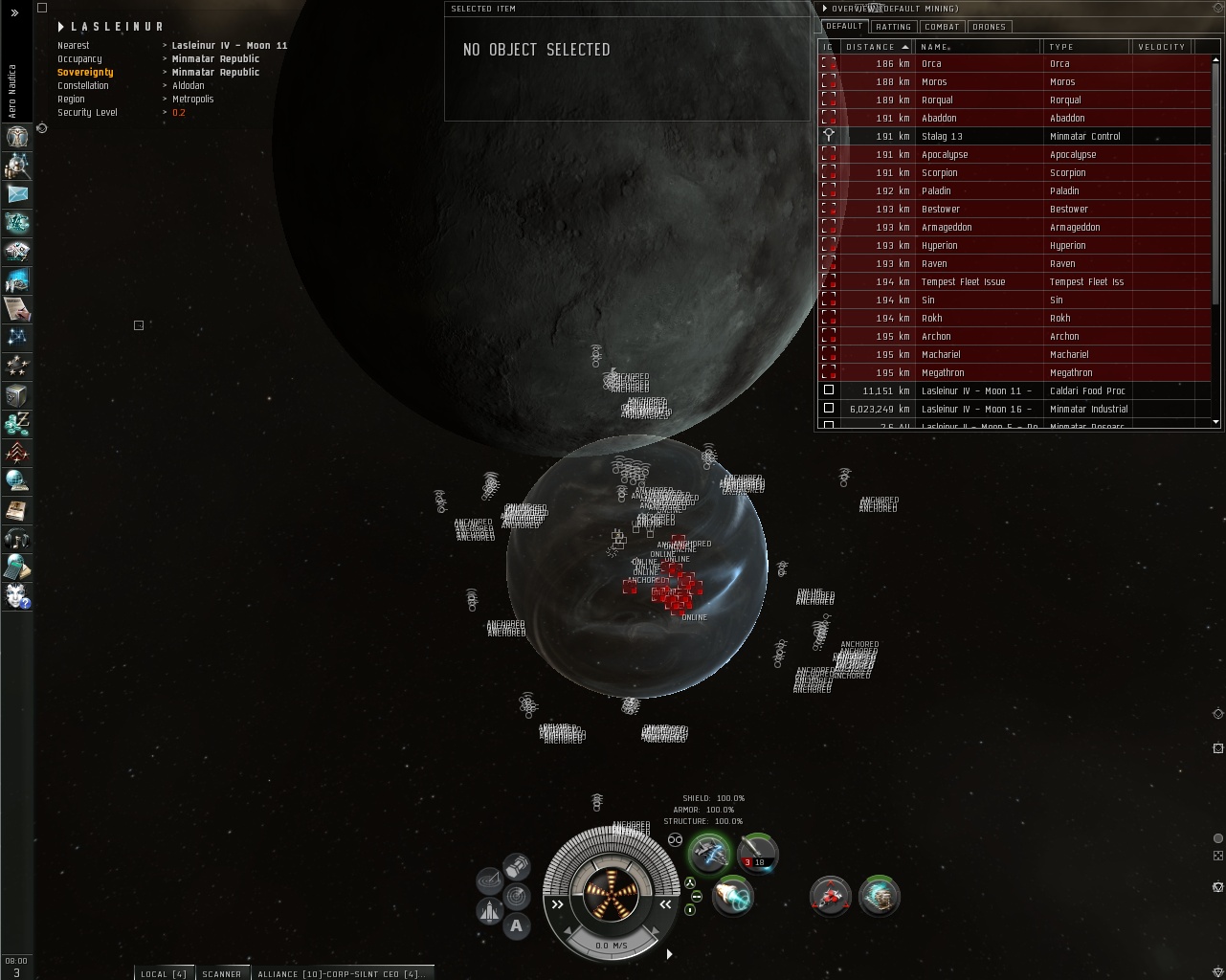Open the wallet coins icon

click(x=17, y=424)
